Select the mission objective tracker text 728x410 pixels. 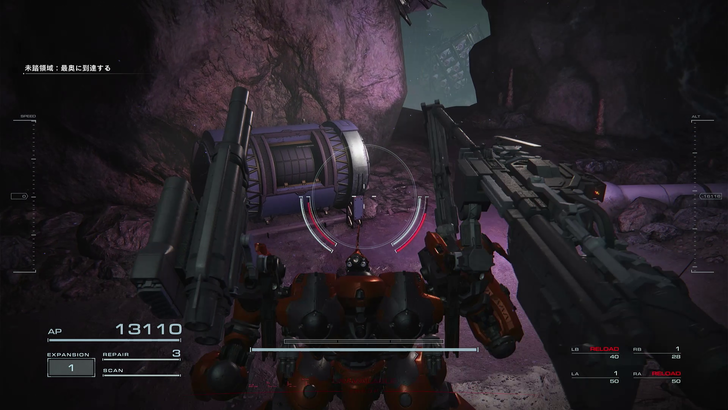(x=68, y=68)
